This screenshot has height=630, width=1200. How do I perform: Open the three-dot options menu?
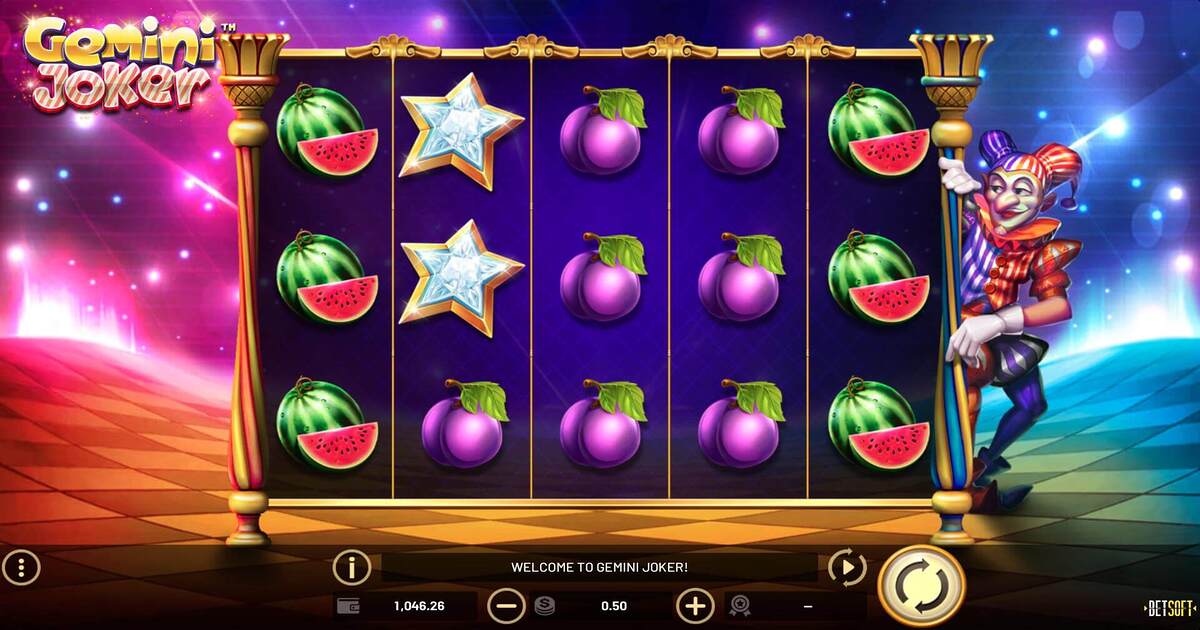pos(21,568)
